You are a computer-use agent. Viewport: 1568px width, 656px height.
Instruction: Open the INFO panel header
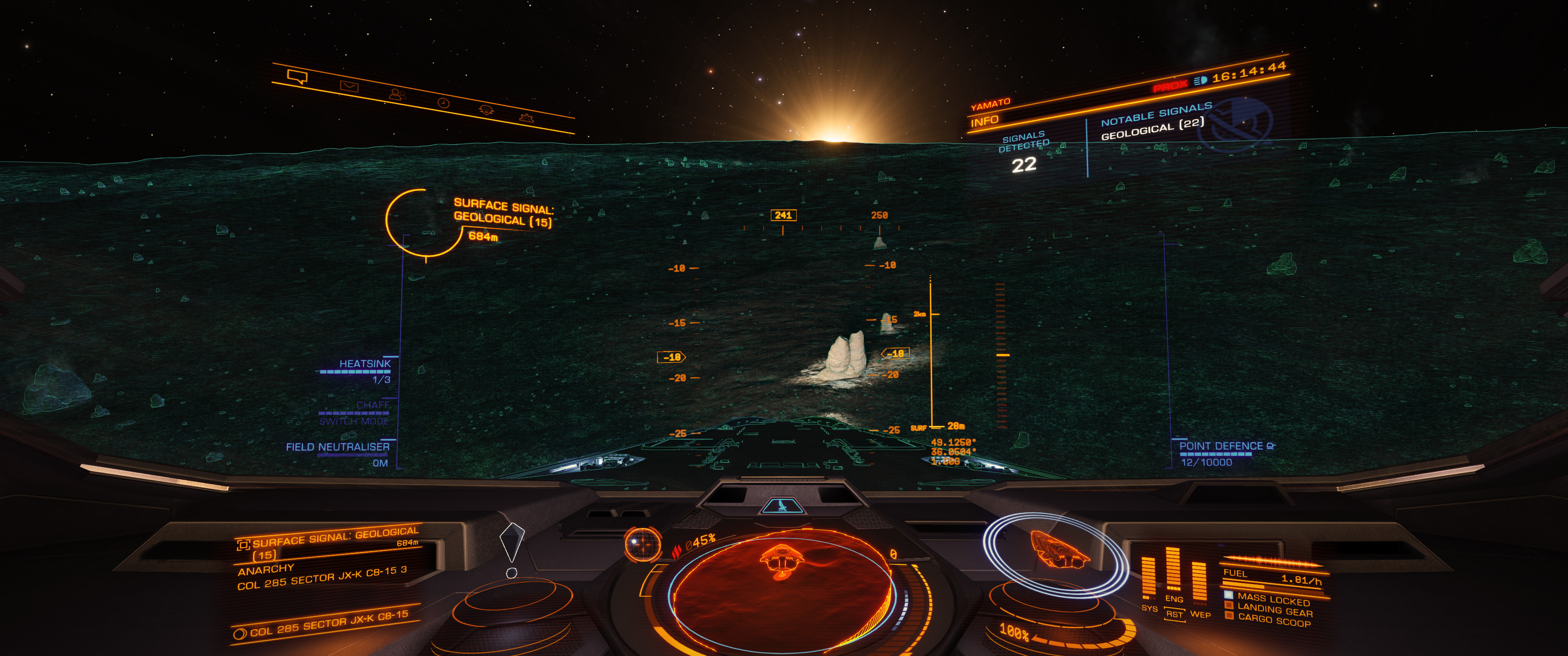(x=984, y=121)
